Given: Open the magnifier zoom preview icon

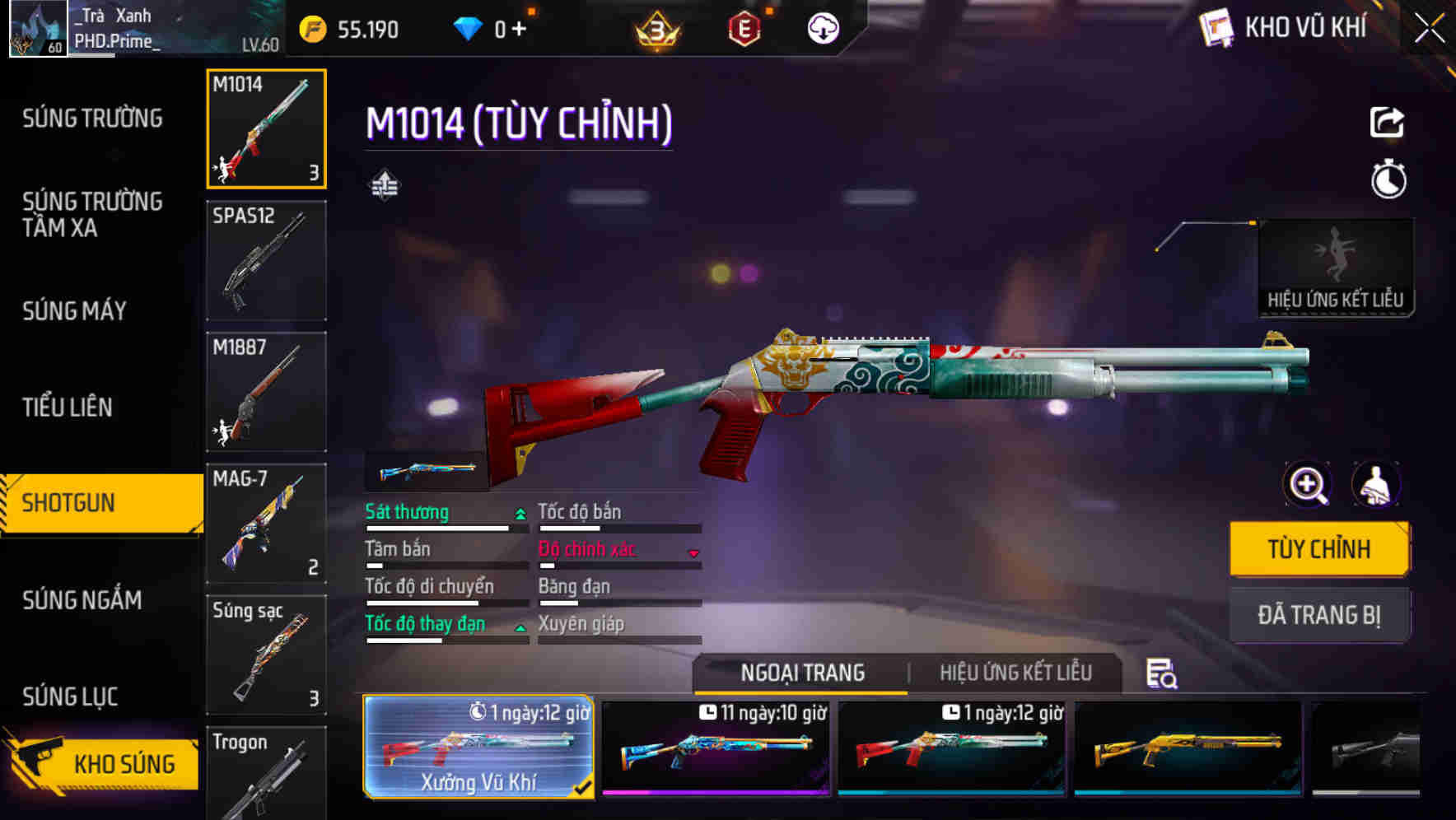Looking at the screenshot, I should pyautogui.click(x=1307, y=484).
